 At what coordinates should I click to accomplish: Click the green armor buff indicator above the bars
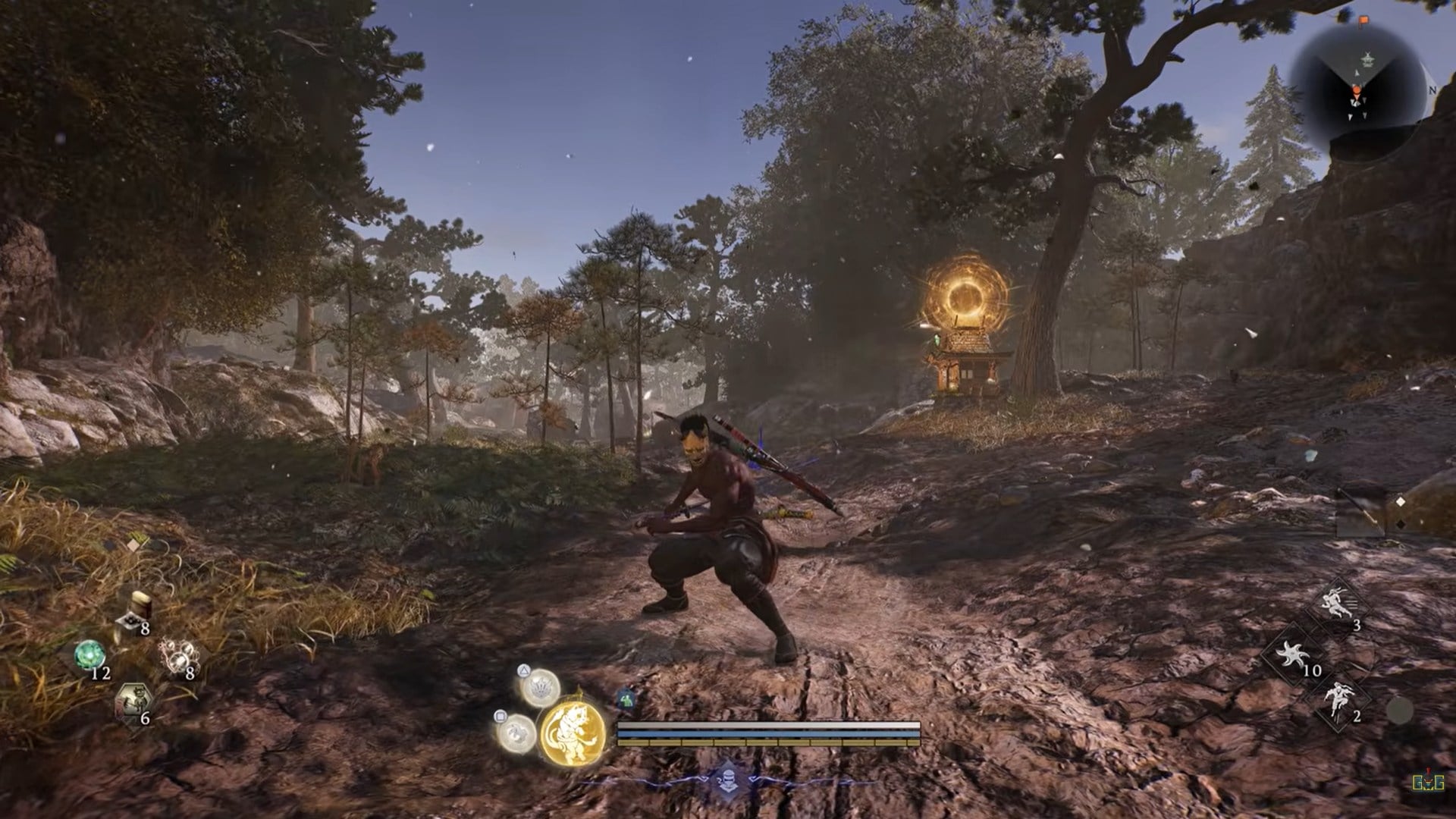point(626,699)
